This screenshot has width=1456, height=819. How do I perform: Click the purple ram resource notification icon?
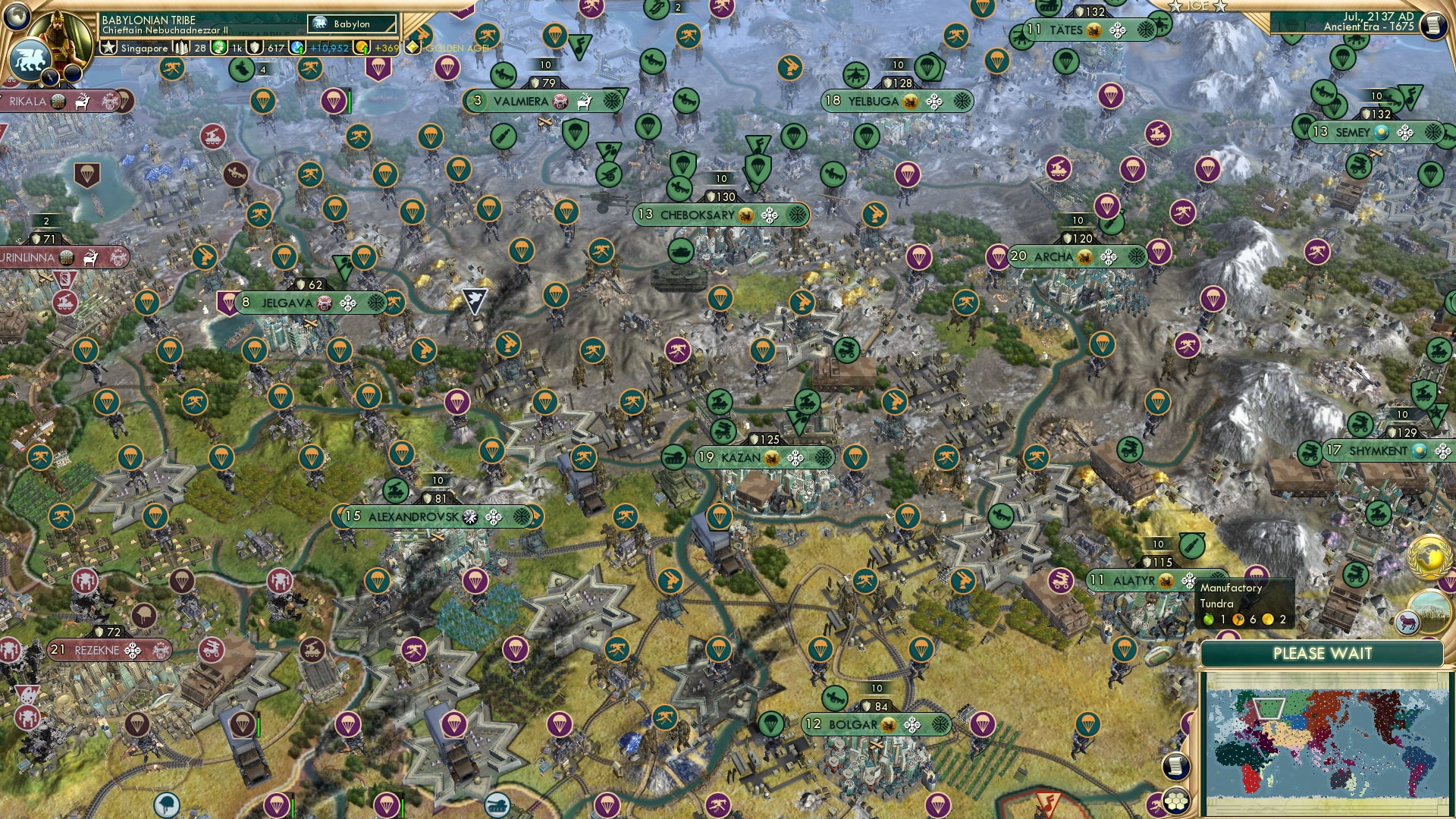pyautogui.click(x=1407, y=622)
